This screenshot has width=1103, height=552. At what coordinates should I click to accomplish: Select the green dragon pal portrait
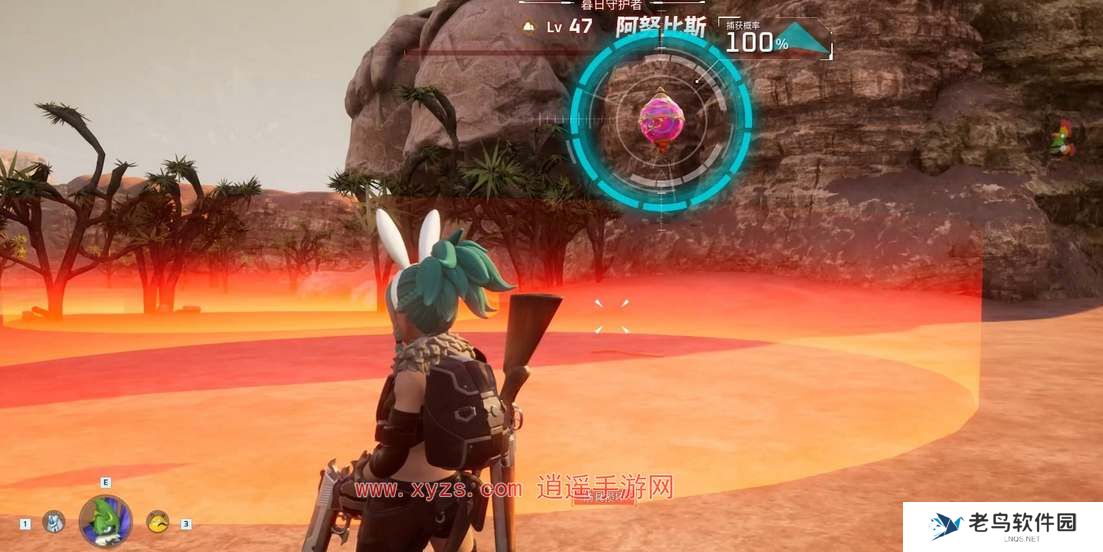pyautogui.click(x=105, y=520)
